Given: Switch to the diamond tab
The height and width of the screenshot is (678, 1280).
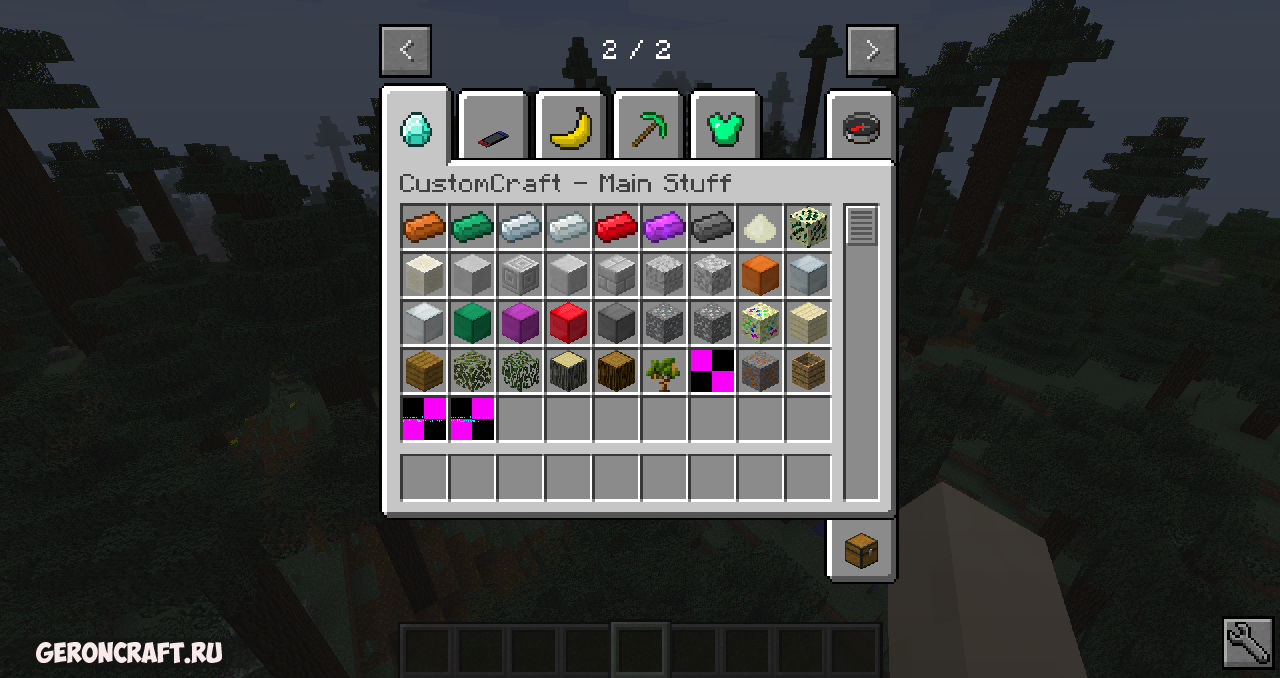Looking at the screenshot, I should point(415,128).
